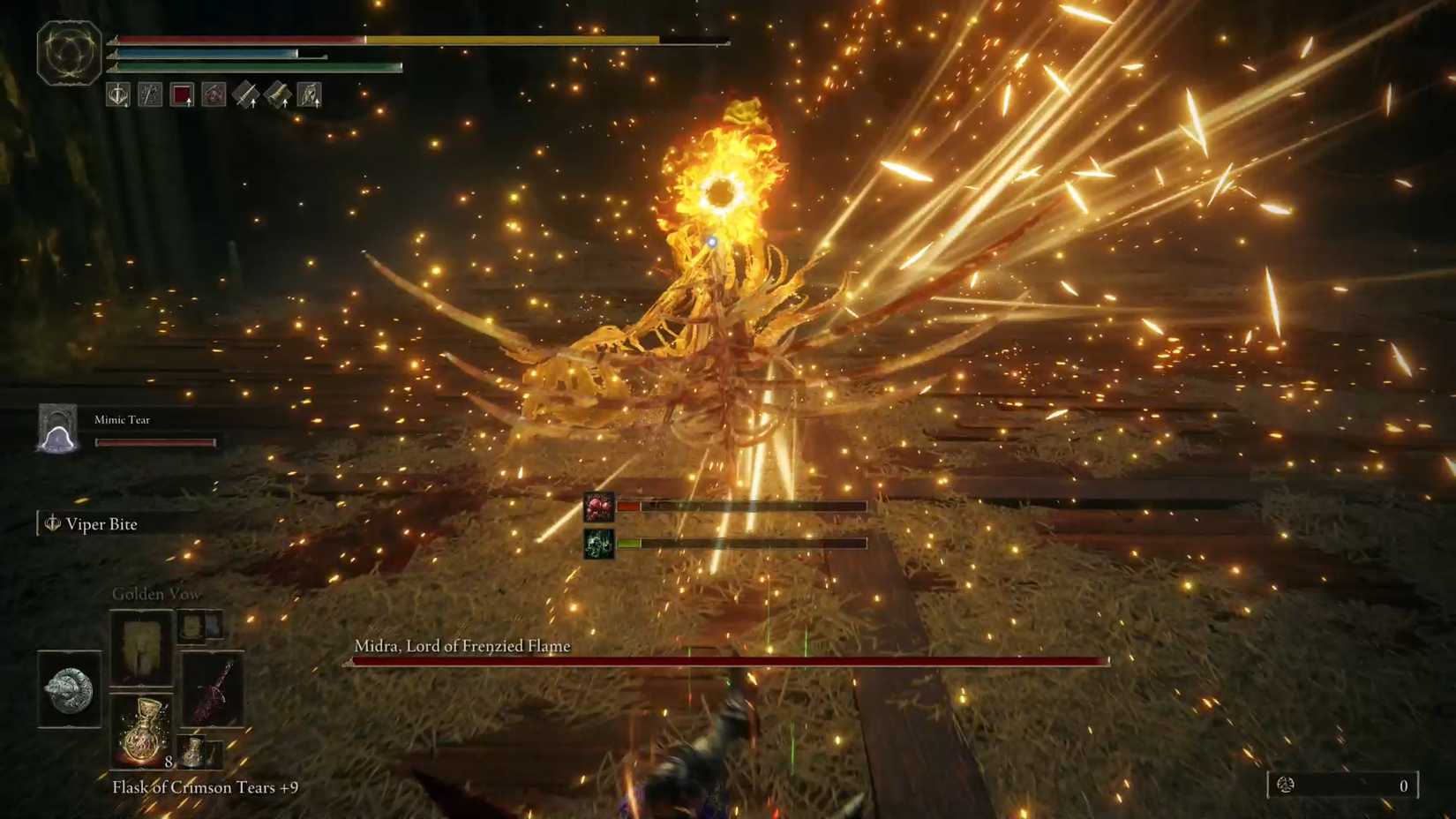Click the Midra, Lord of Frenzied Flame nameplate
The height and width of the screenshot is (819, 1456).
coord(463,645)
